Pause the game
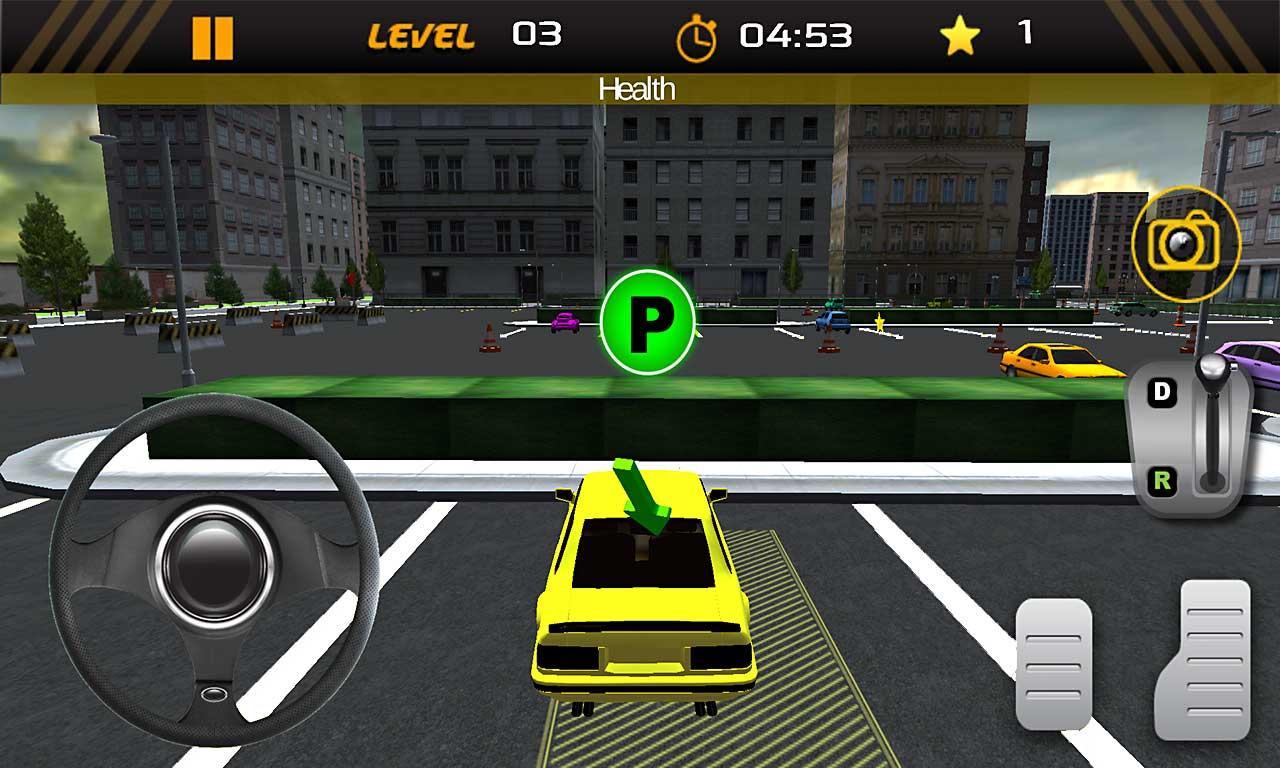The image size is (1280, 768). pyautogui.click(x=213, y=35)
